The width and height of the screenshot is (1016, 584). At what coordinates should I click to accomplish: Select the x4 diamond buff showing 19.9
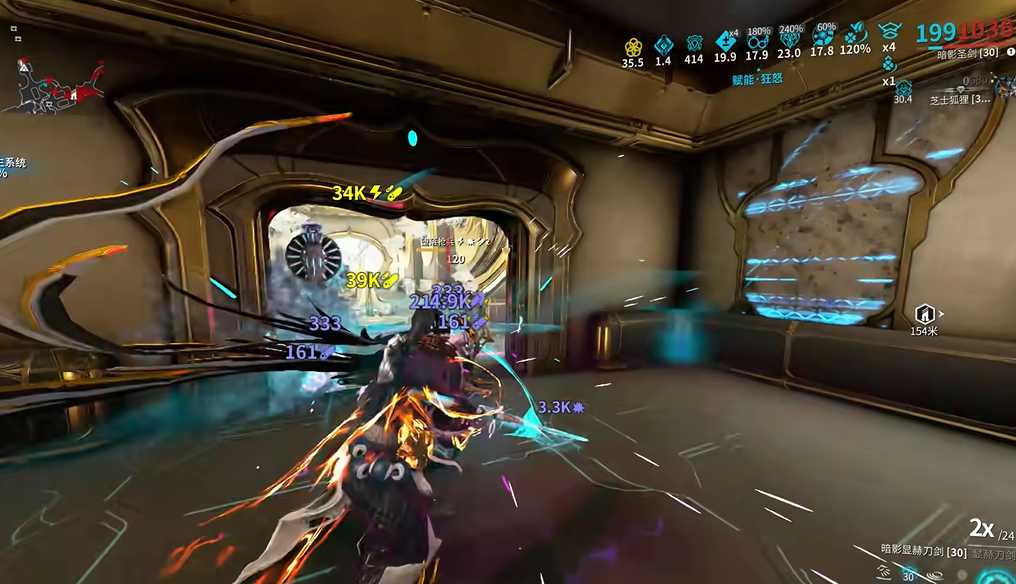tap(726, 42)
